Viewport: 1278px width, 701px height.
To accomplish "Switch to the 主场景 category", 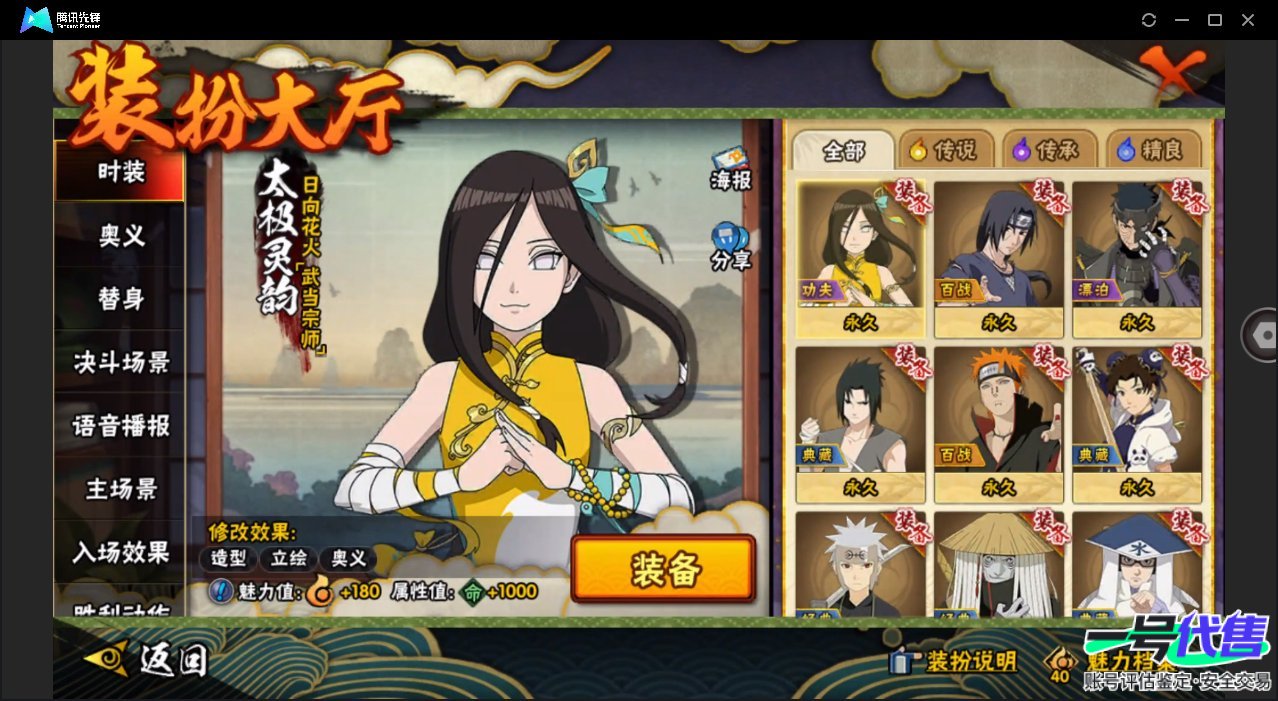I will 120,489.
